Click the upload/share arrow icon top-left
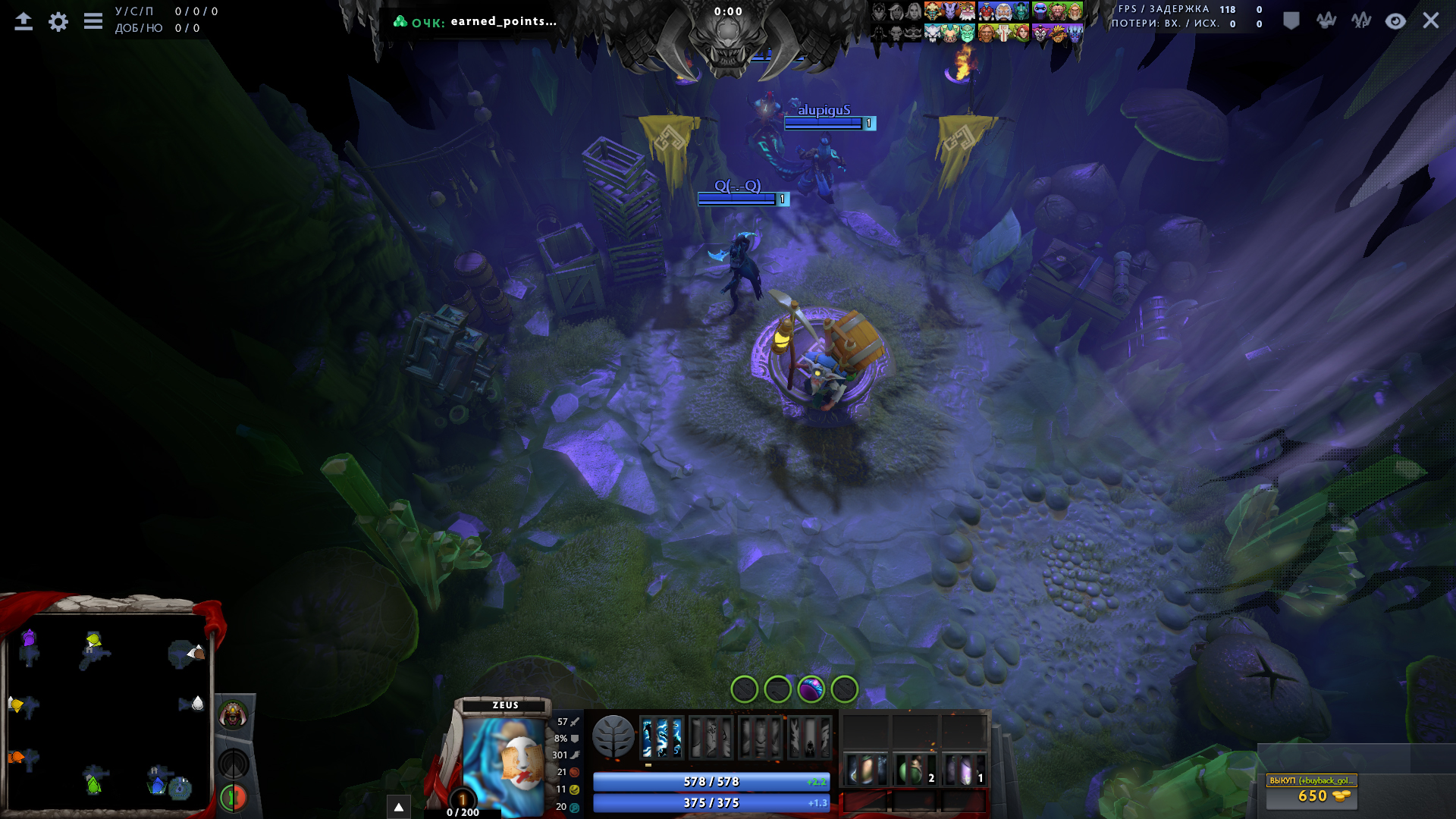Image resolution: width=1456 pixels, height=819 pixels. click(24, 20)
